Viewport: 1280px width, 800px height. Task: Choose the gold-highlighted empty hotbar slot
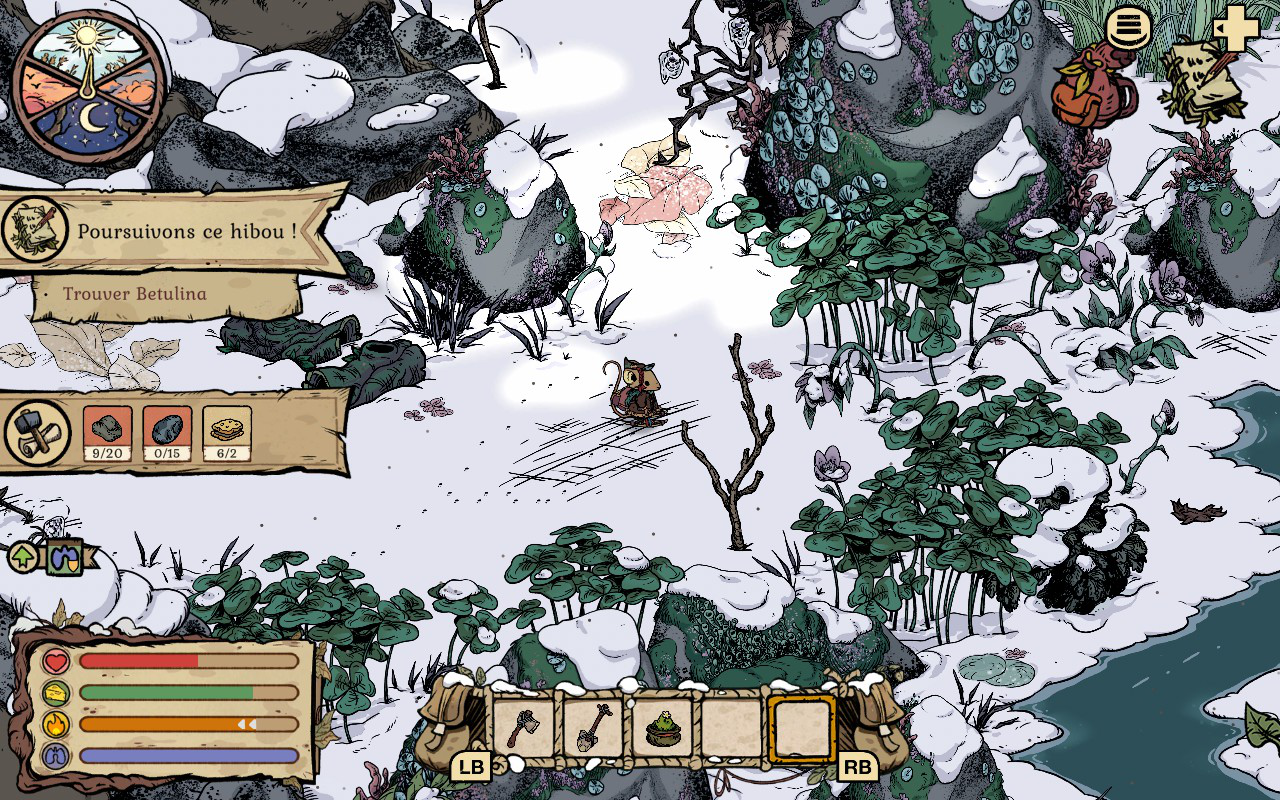pos(801,727)
